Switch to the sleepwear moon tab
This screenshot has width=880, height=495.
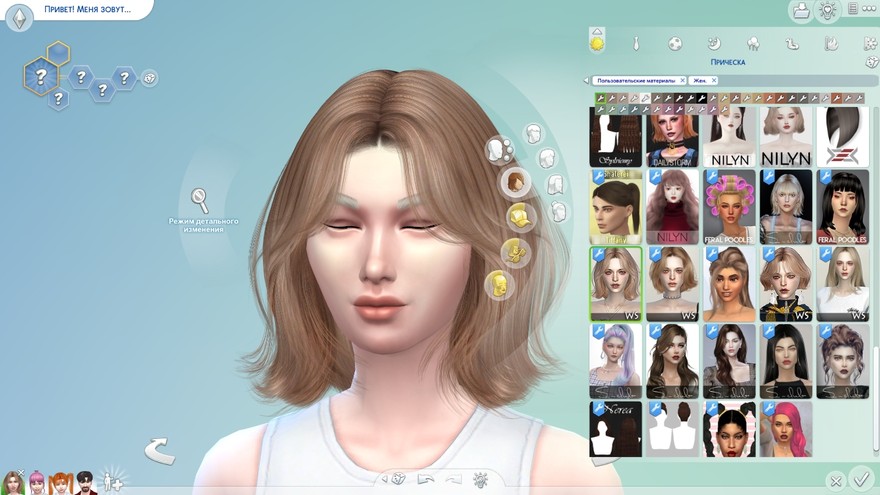pyautogui.click(x=714, y=43)
